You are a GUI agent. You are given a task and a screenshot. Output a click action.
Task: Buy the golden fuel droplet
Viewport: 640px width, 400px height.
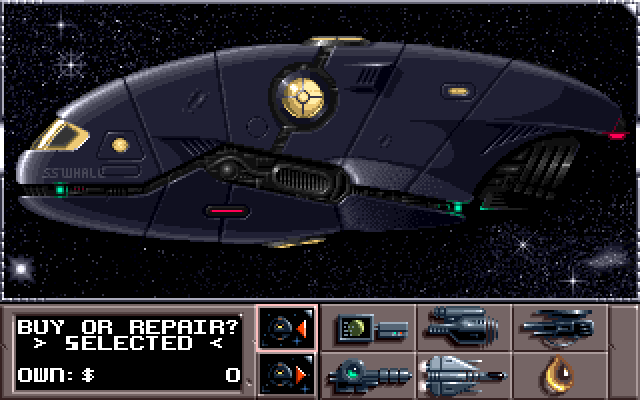pos(560,375)
